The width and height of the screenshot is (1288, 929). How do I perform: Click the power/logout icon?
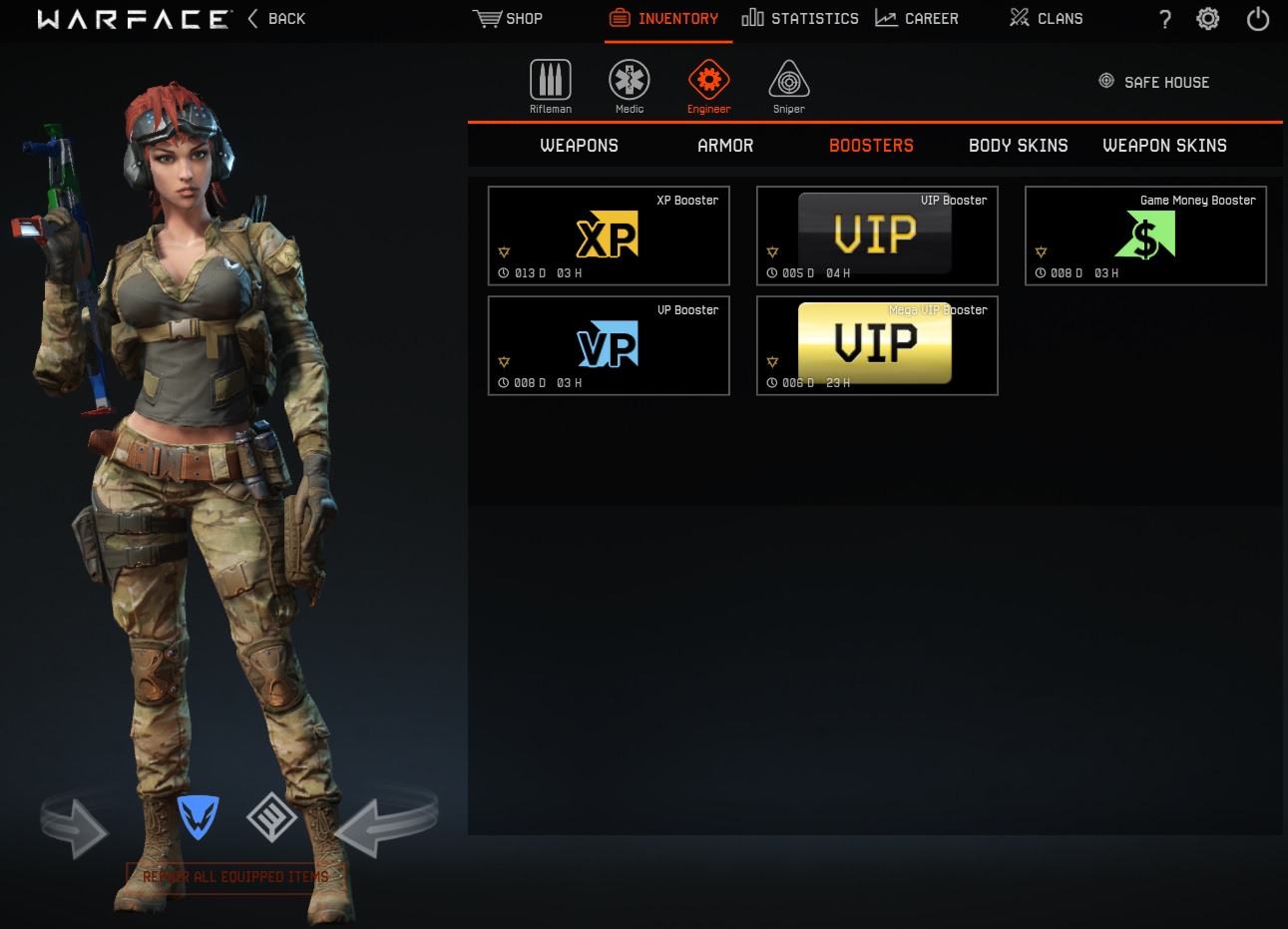tap(1257, 18)
